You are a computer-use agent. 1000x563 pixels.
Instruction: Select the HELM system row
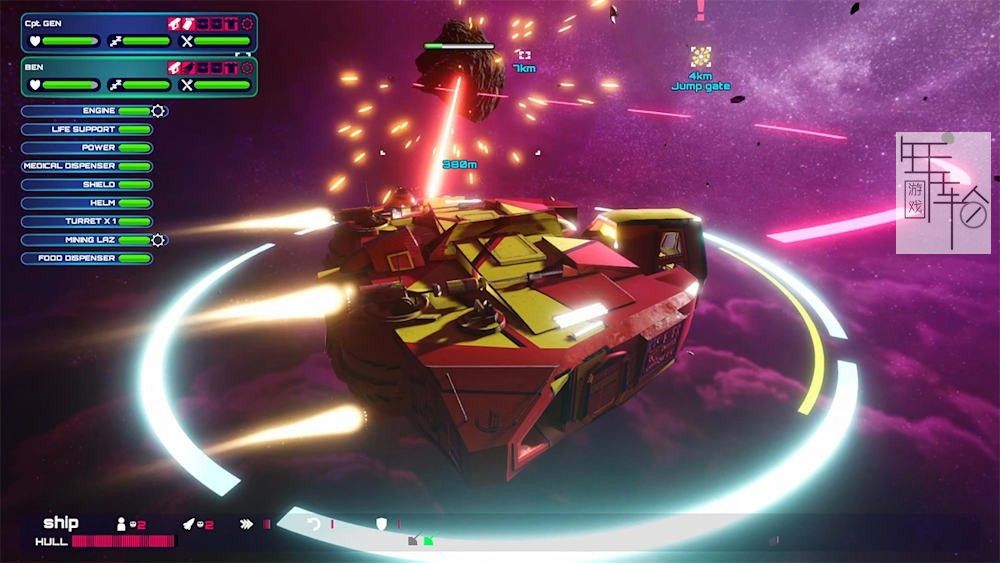pos(86,203)
